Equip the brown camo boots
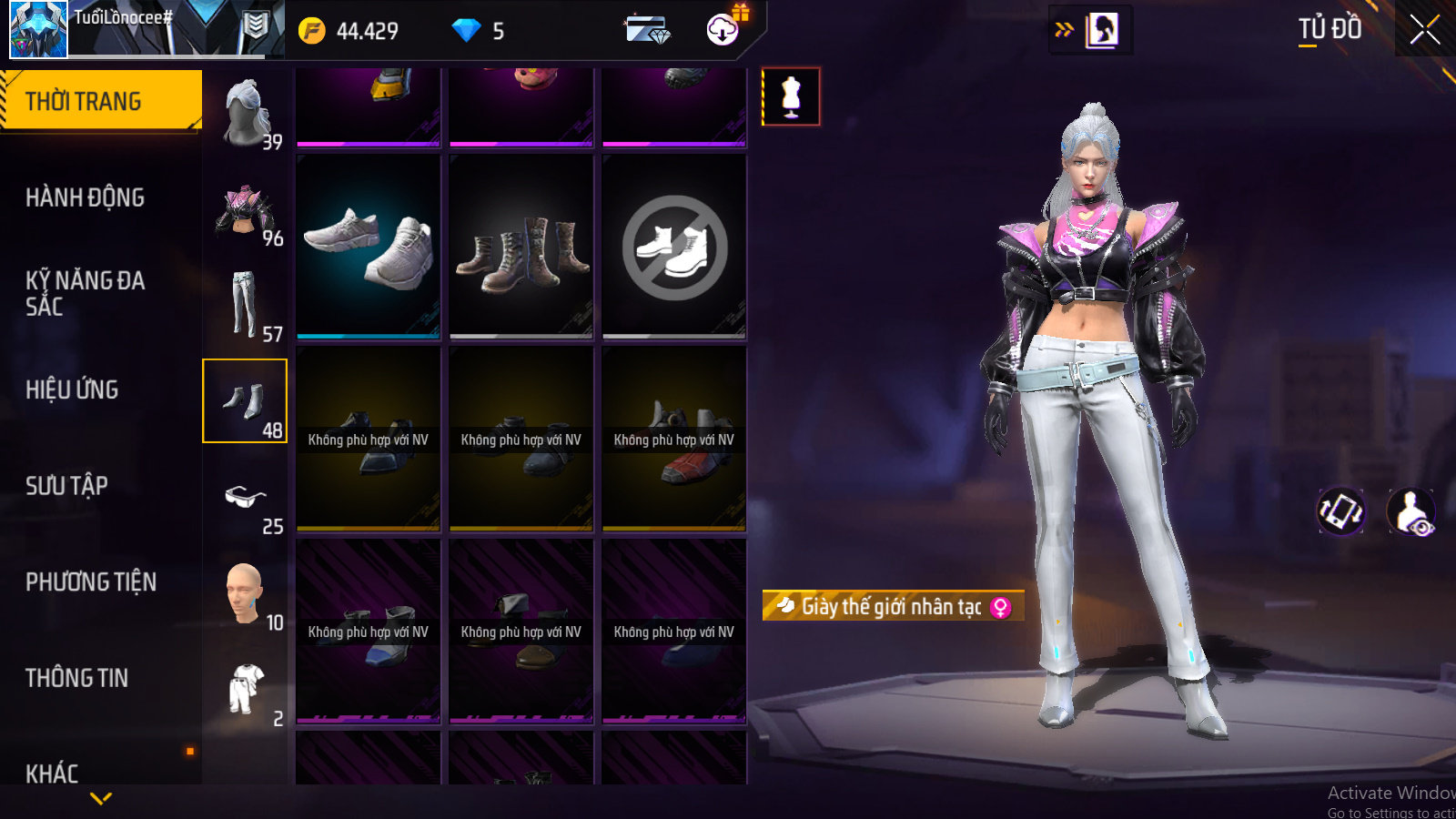This screenshot has height=819, width=1456. 521,247
